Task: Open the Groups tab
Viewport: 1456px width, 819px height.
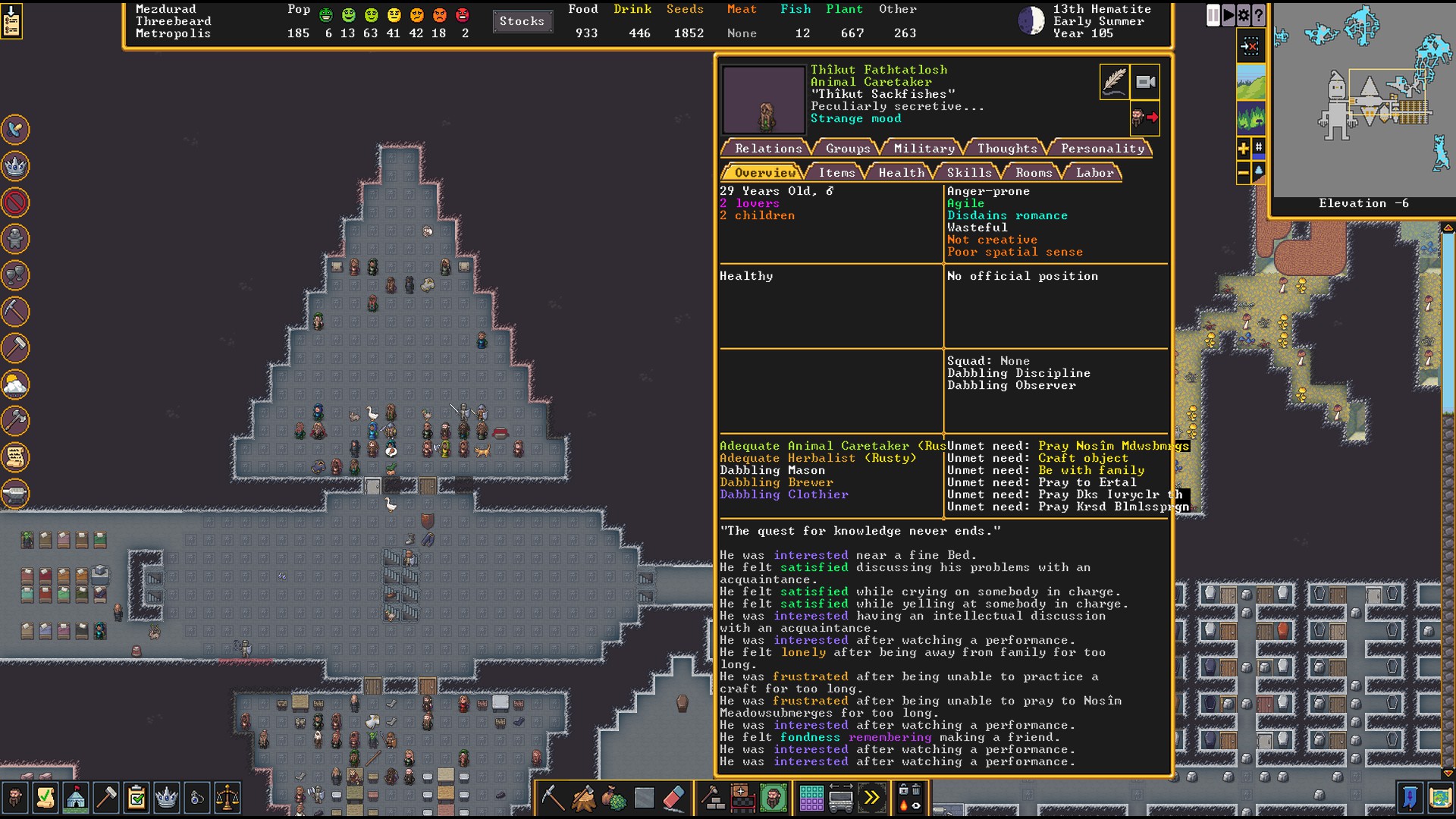Action: pos(847,149)
